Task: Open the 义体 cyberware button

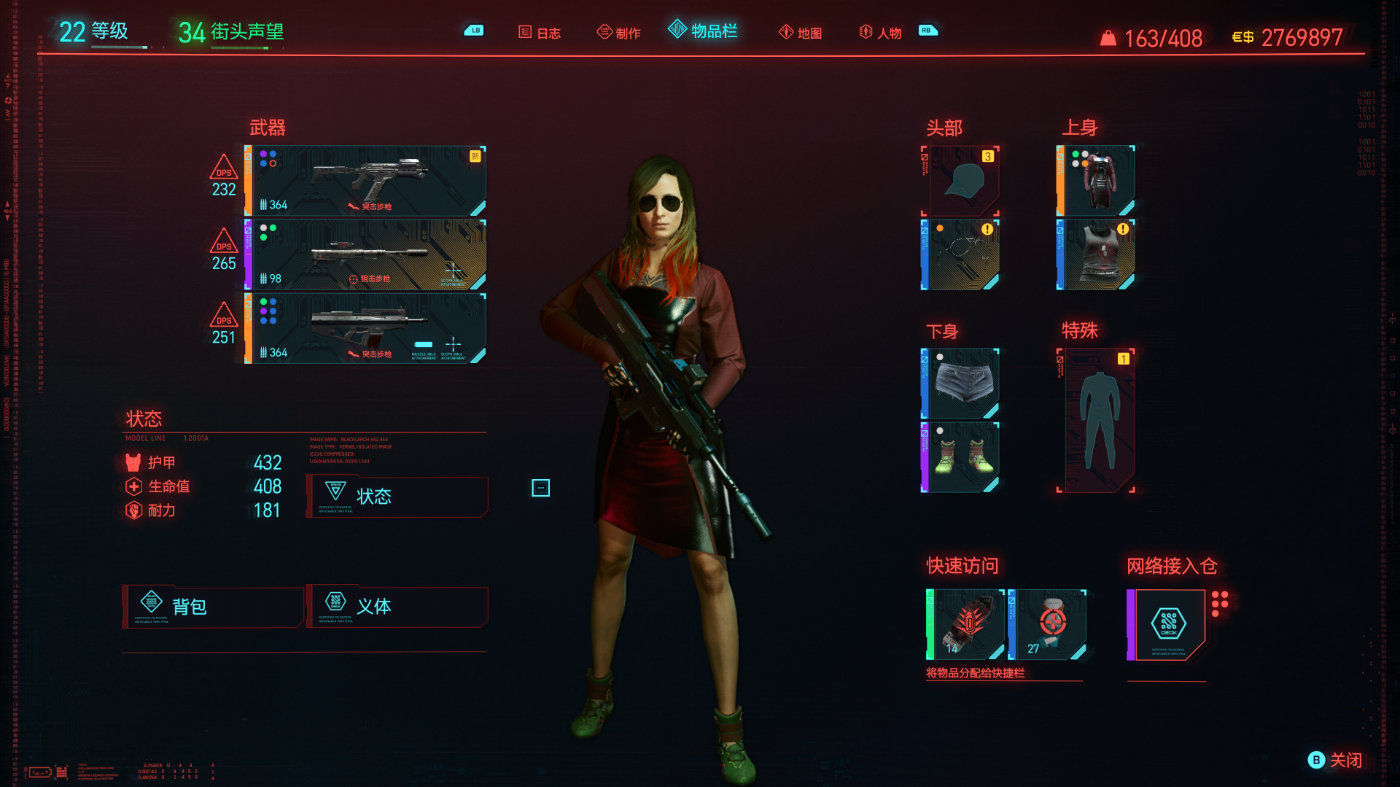Action: pyautogui.click(x=398, y=606)
